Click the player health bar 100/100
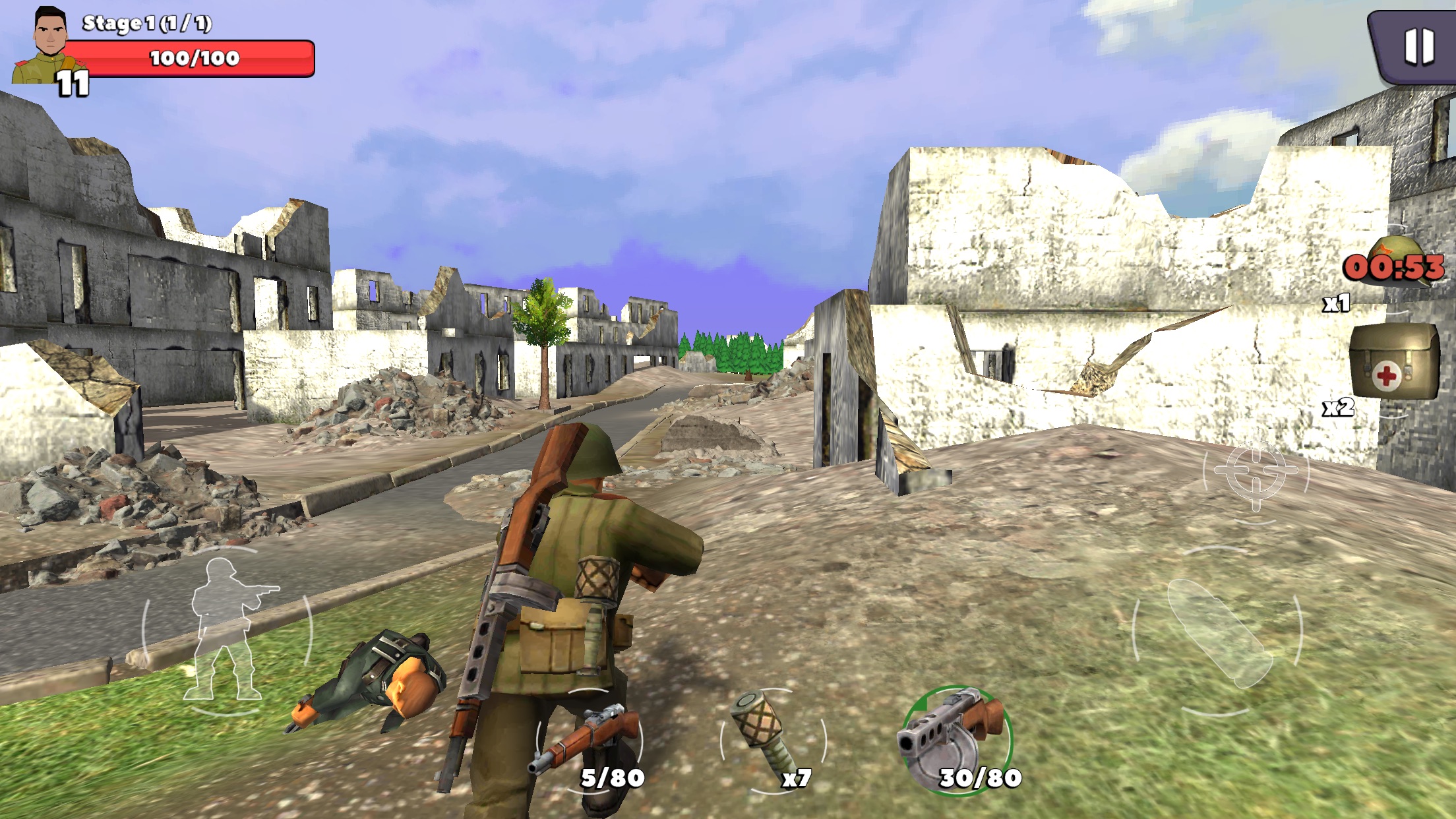The height and width of the screenshot is (819, 1456). coord(195,59)
